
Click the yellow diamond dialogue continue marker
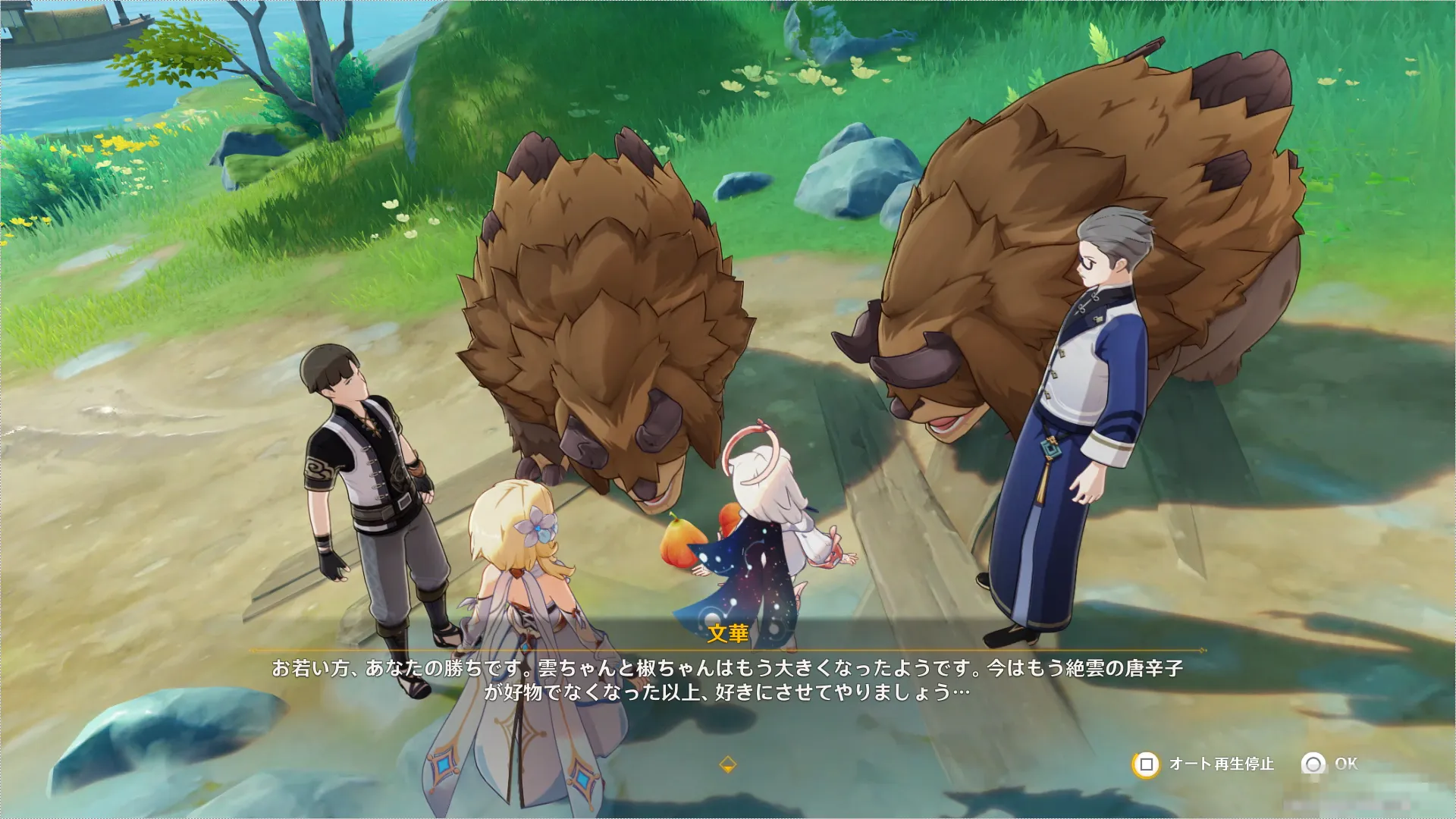point(727,764)
